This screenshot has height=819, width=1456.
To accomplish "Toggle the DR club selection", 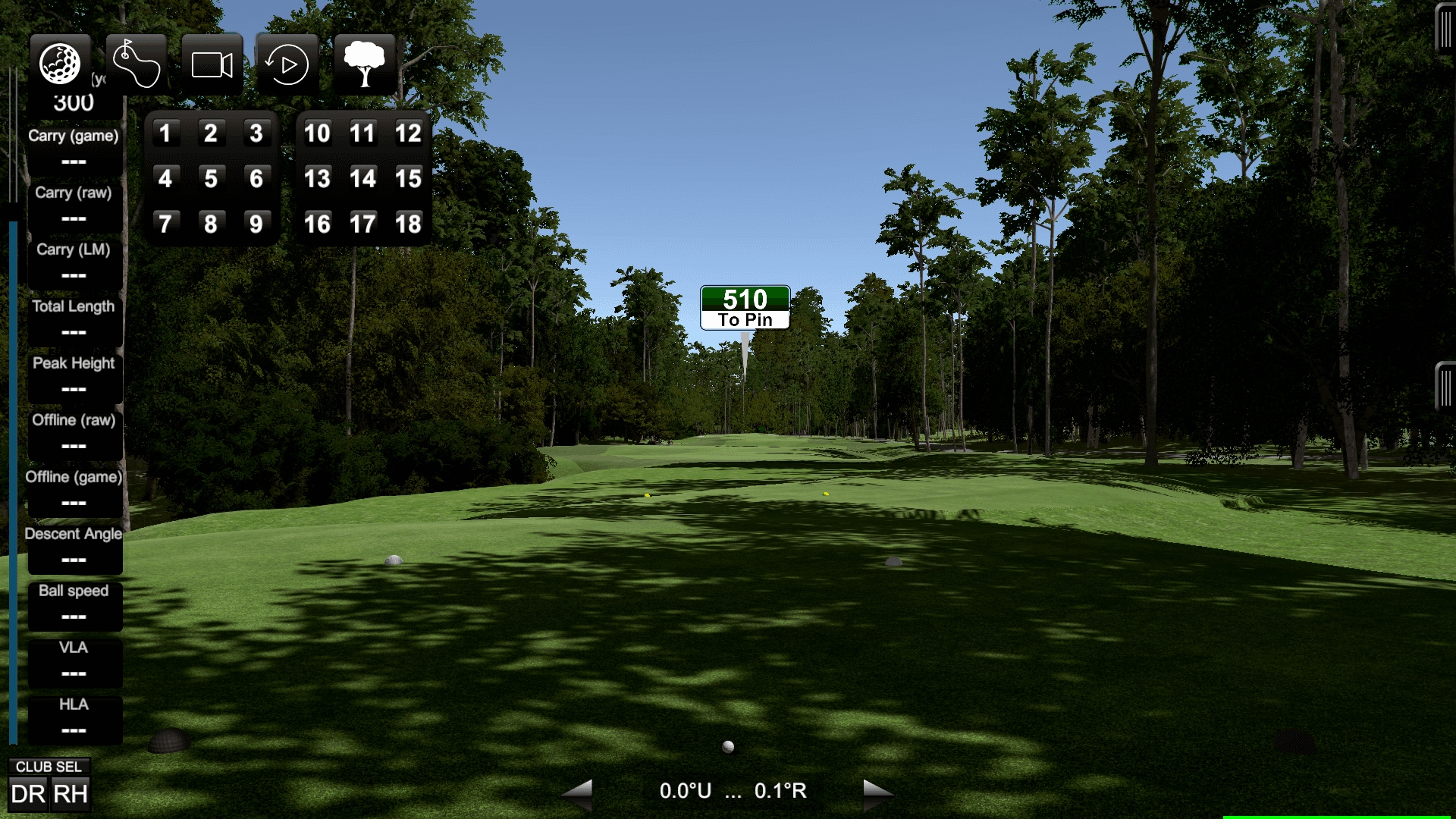I will pos(29,793).
